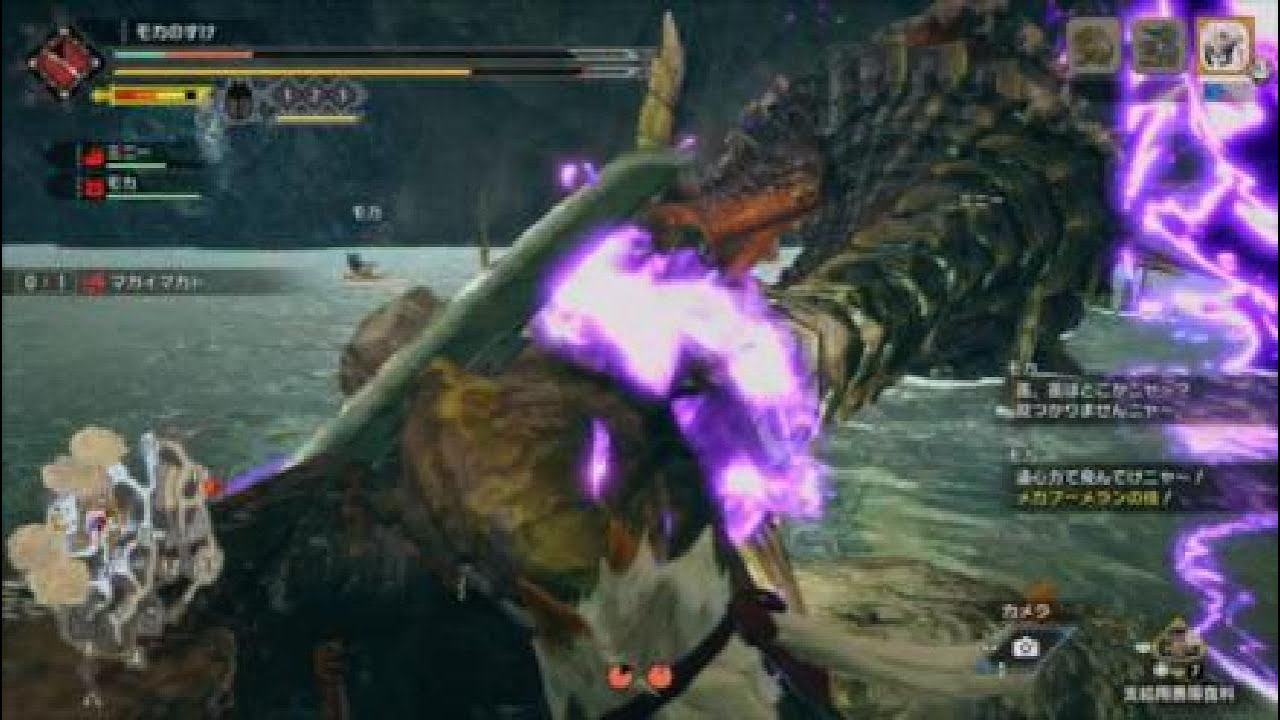Viewport: 1280px width, 720px height.
Task: Select the first monster icon in the target list
Action: [1093, 45]
